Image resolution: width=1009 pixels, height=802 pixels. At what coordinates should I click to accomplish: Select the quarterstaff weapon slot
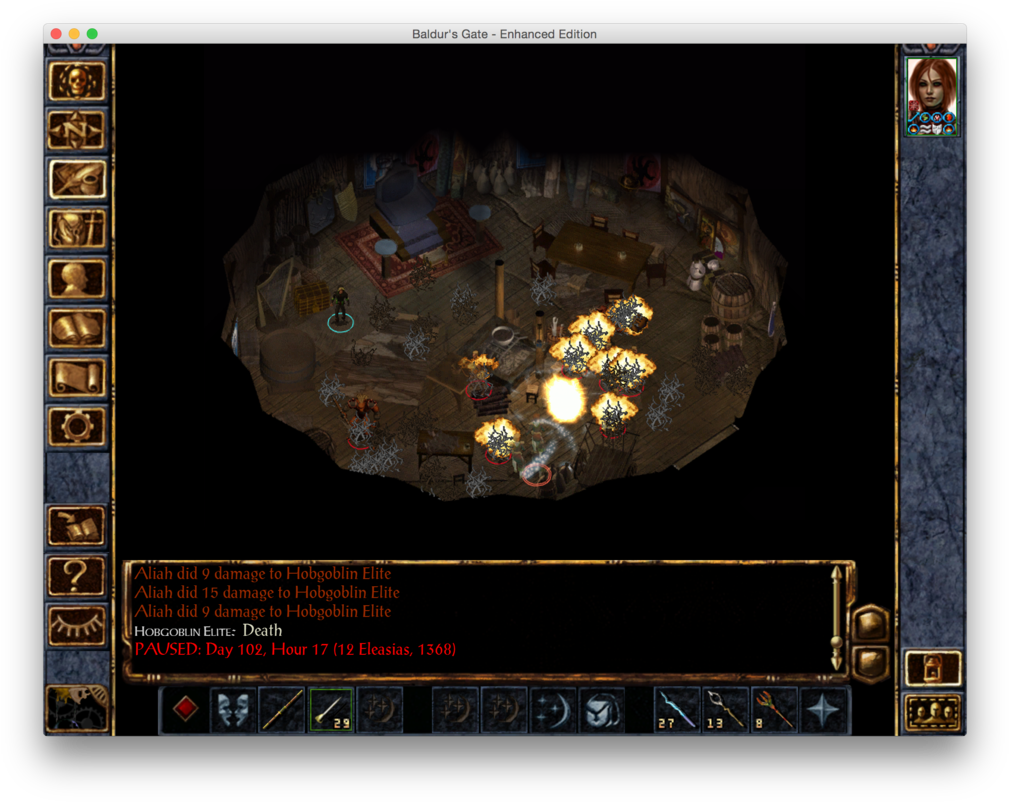click(x=282, y=710)
